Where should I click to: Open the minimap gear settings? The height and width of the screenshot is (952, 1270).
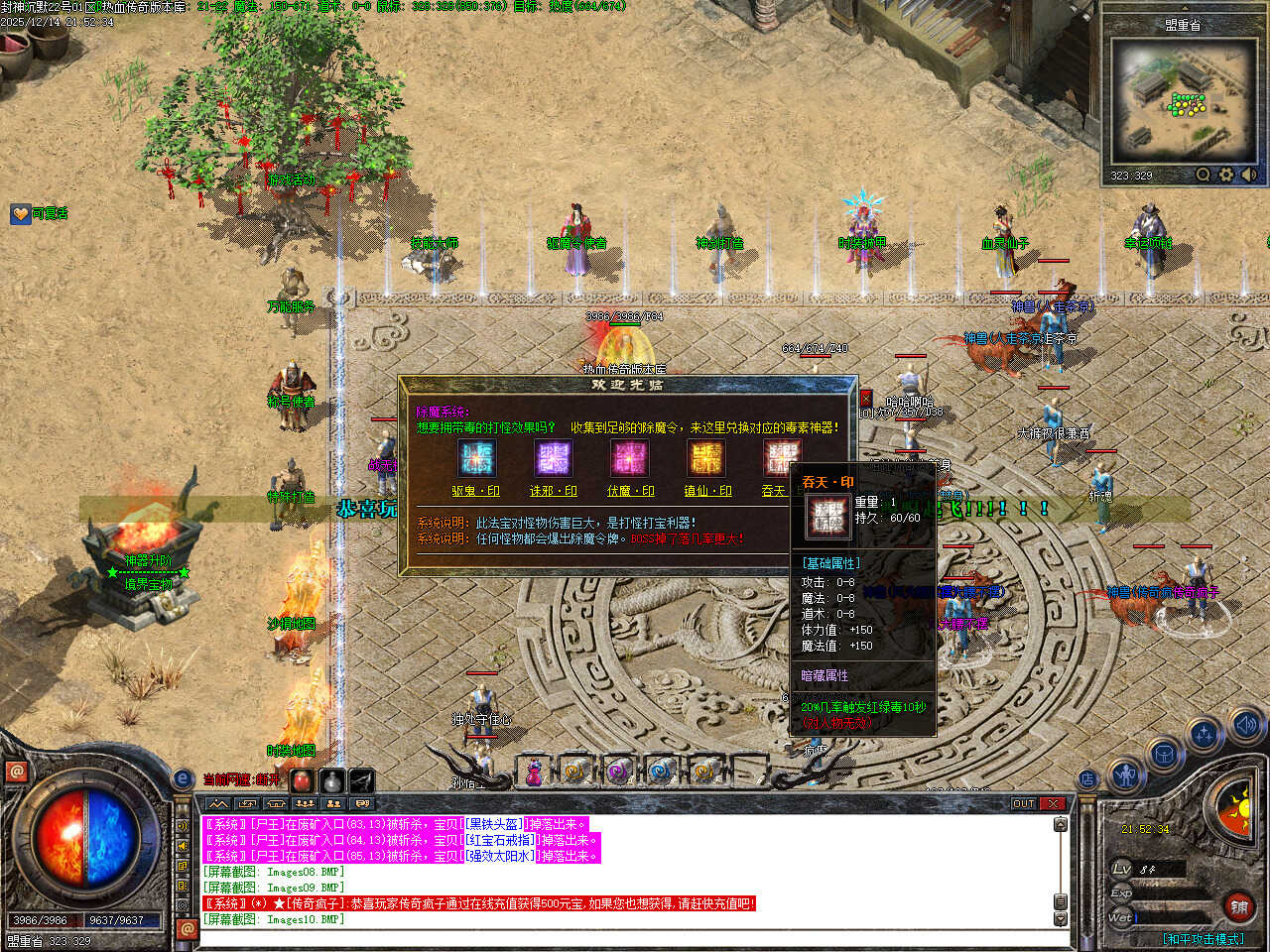point(1226,175)
